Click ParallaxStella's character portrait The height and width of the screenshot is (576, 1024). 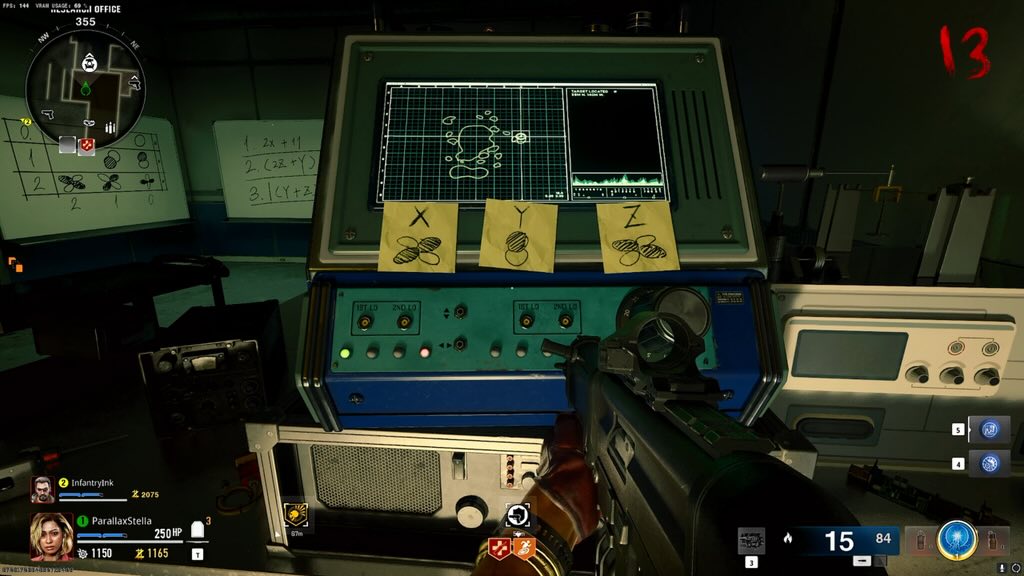(51, 538)
